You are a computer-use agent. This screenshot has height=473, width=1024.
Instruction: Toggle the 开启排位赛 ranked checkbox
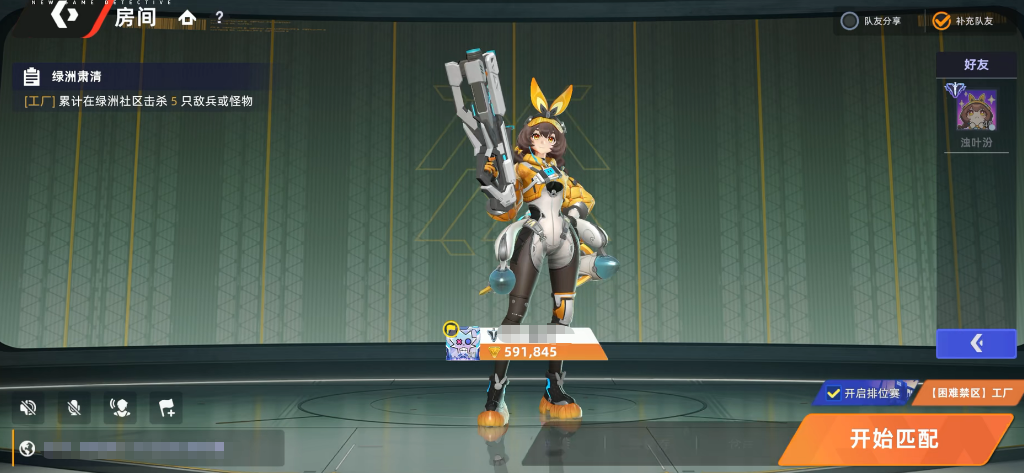pos(834,393)
